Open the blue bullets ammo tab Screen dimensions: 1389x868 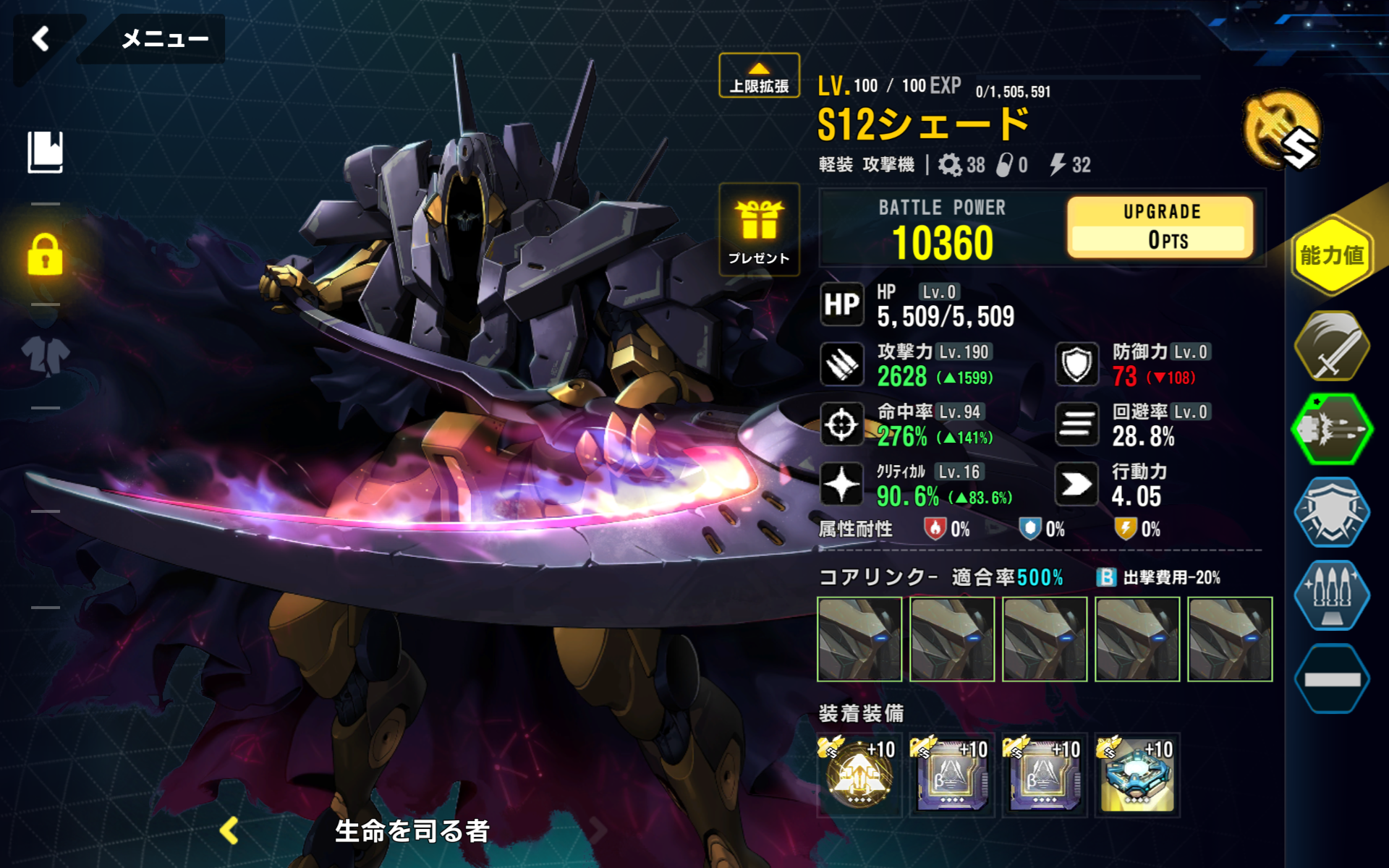pos(1331,595)
